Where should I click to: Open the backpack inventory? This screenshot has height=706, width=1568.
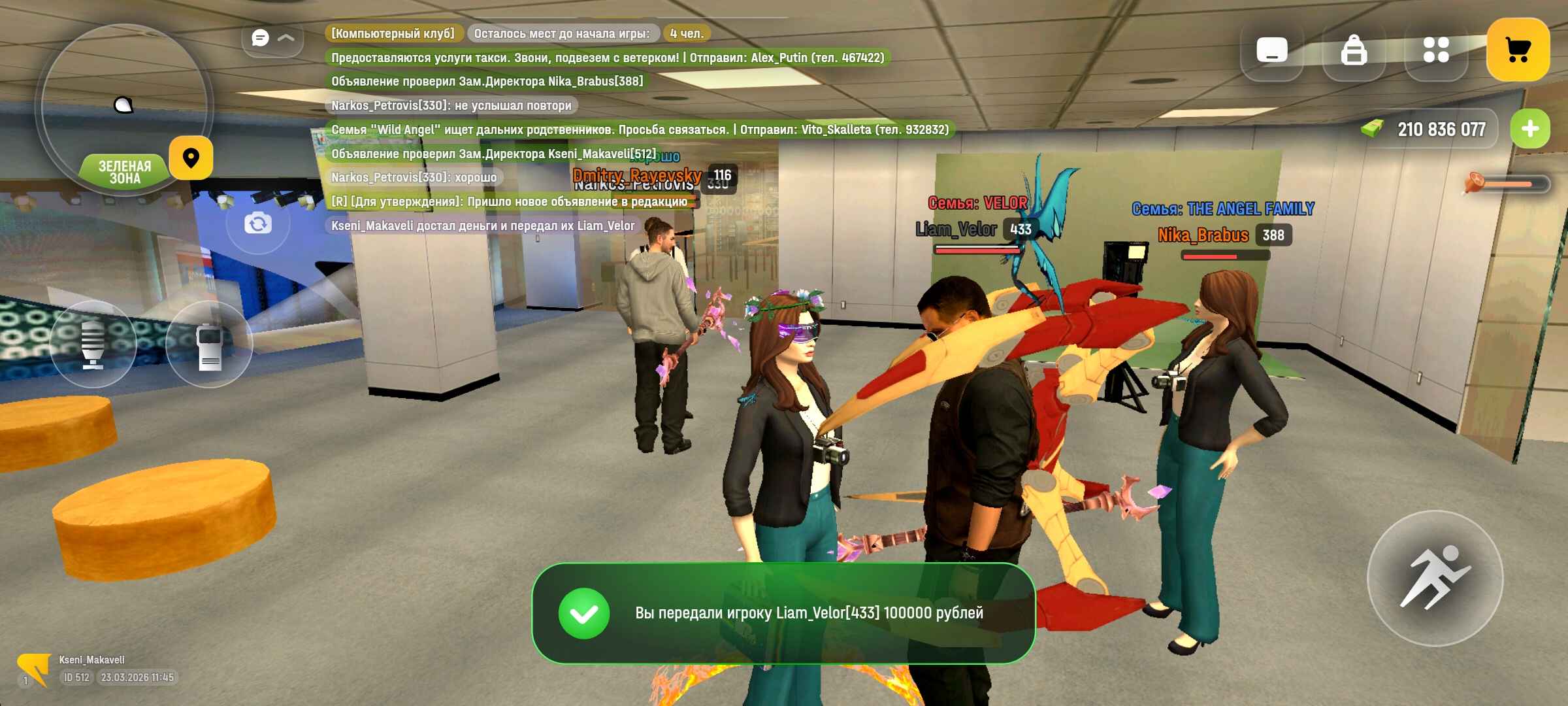(1354, 50)
